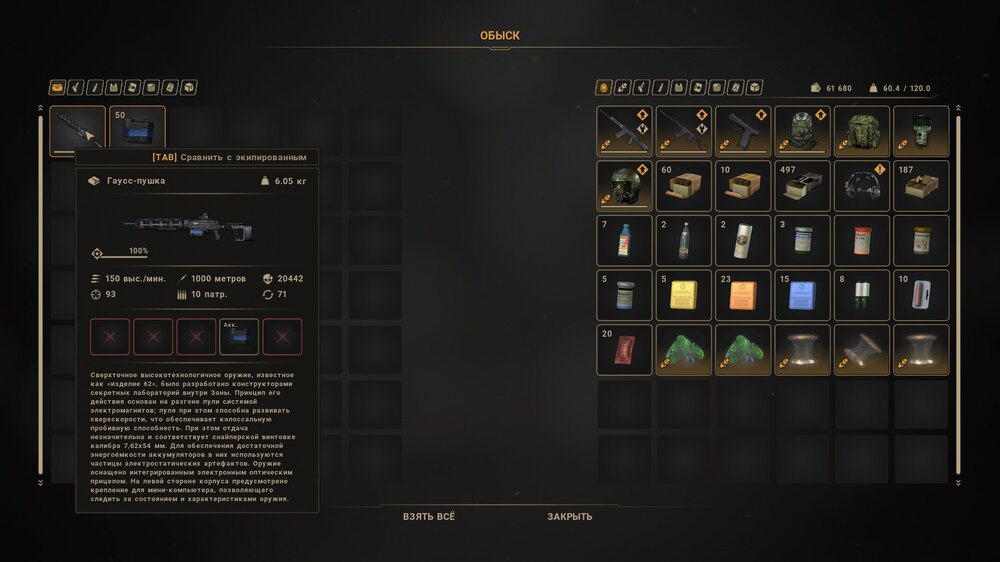Pick the stack of 50 Gauss batteries

click(x=137, y=131)
